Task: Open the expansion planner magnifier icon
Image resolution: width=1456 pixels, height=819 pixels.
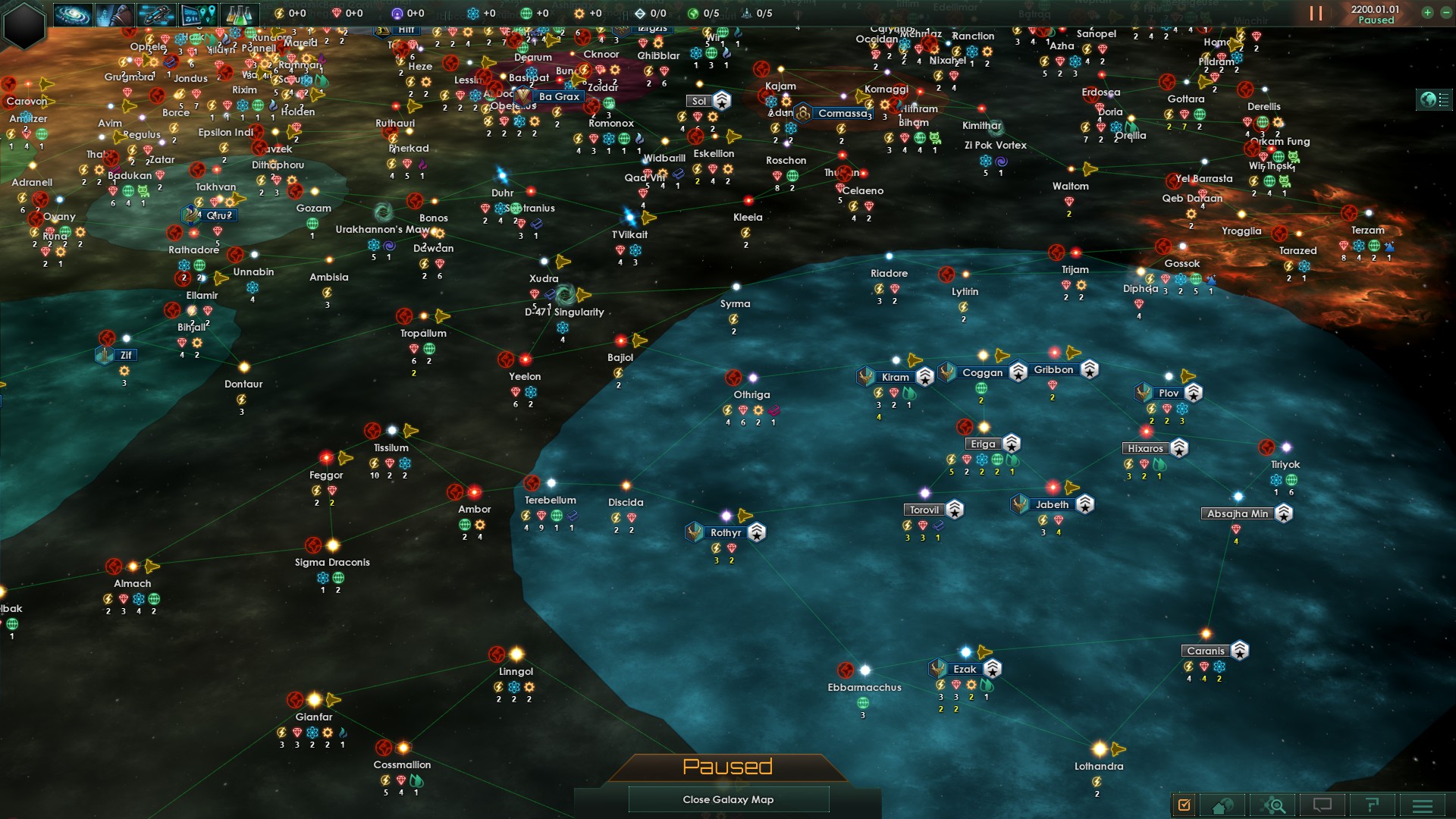Action: 1274,805
